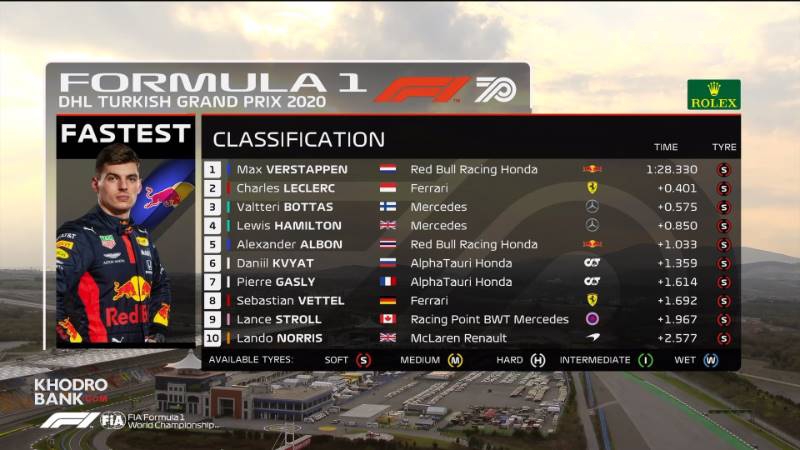800x450 pixels.
Task: Select Charles Leclerc's classification row
Action: pyautogui.click(x=286, y=188)
